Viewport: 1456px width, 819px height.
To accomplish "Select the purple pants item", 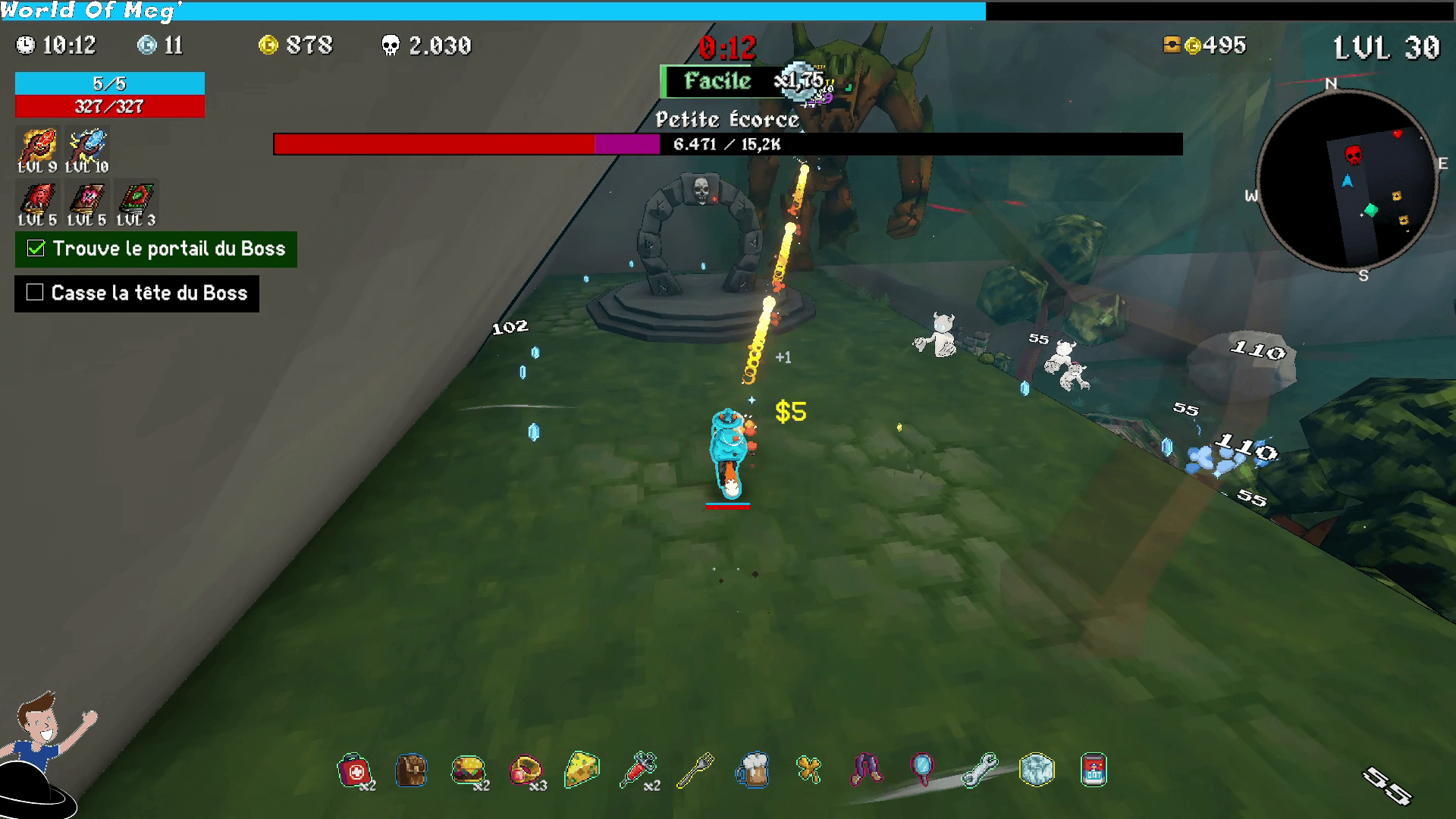I will (867, 768).
